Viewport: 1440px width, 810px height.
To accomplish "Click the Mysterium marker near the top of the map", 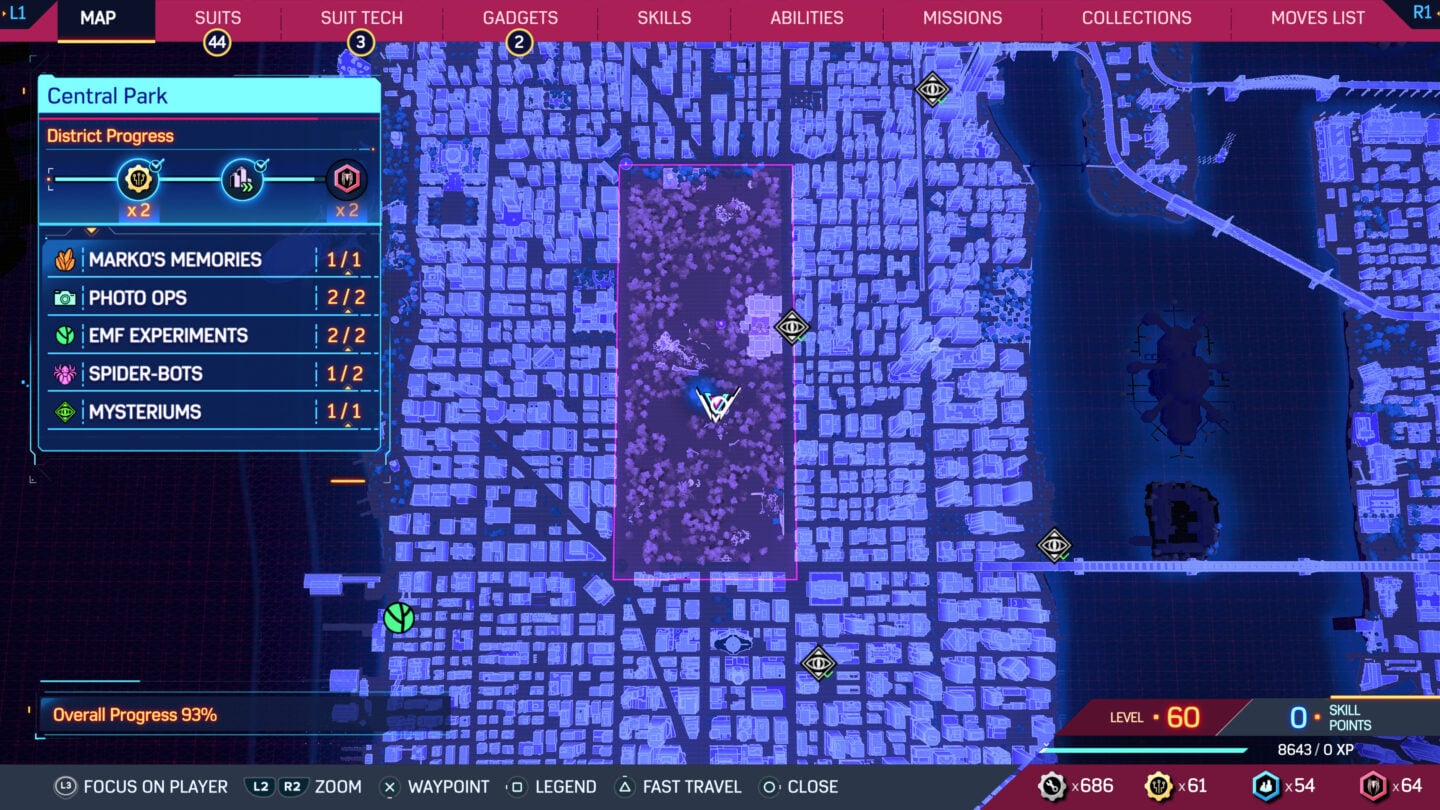I will click(932, 90).
